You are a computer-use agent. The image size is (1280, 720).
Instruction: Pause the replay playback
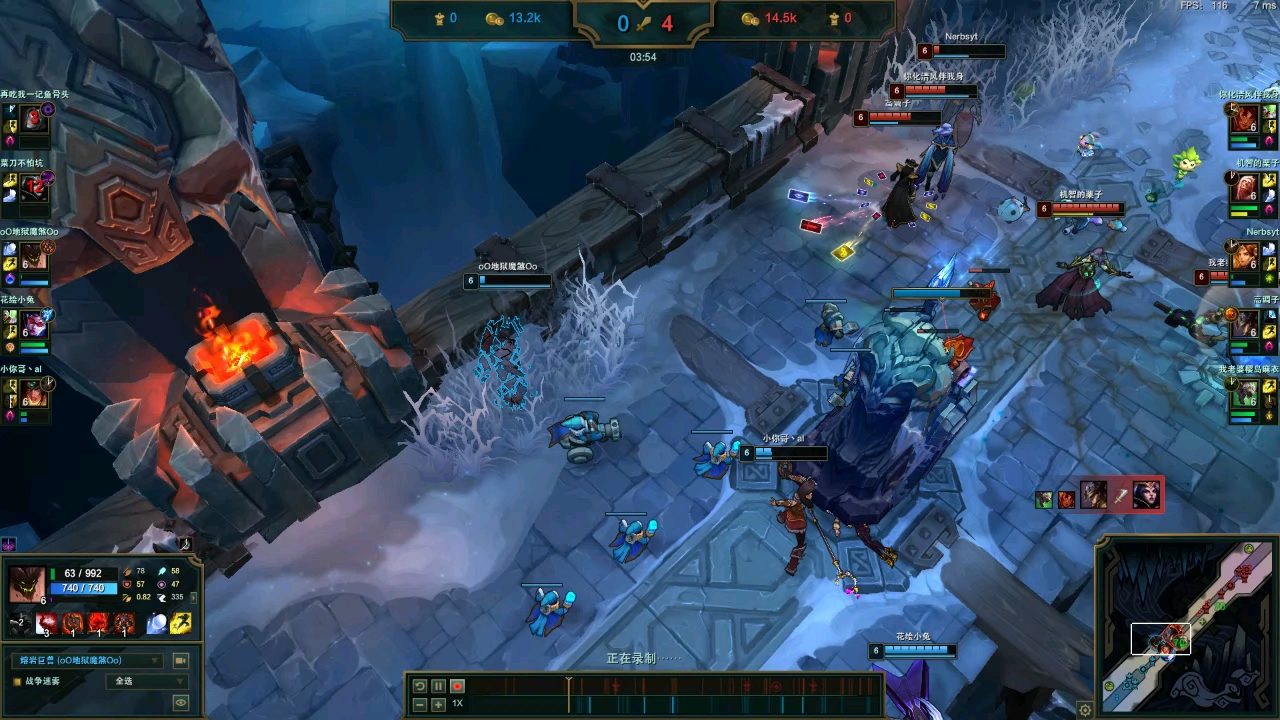[x=438, y=686]
